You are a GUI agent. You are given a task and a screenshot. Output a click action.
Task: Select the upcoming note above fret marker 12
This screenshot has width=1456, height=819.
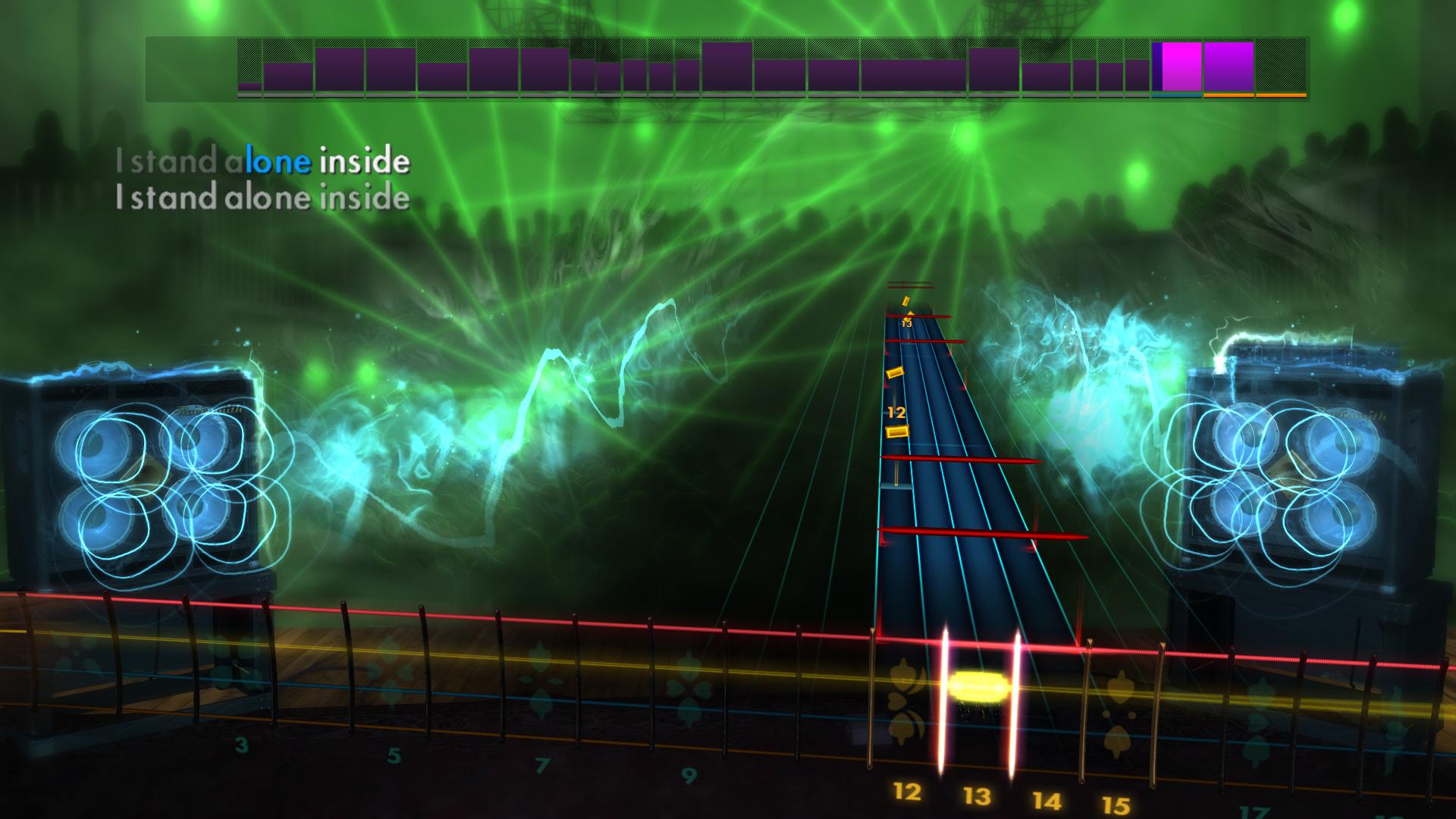click(x=896, y=372)
